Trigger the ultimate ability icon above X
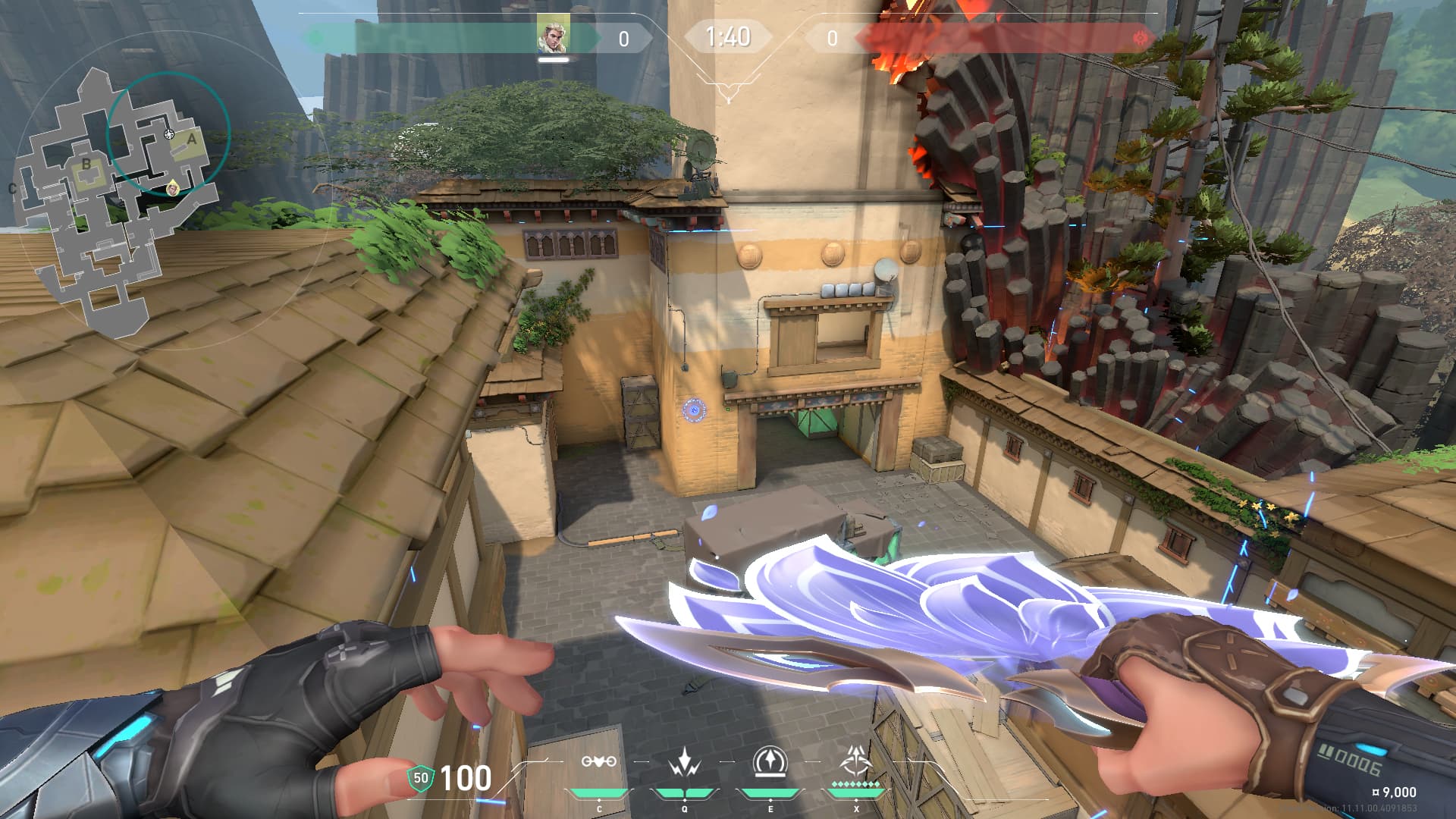This screenshot has width=1456, height=819. tap(857, 760)
